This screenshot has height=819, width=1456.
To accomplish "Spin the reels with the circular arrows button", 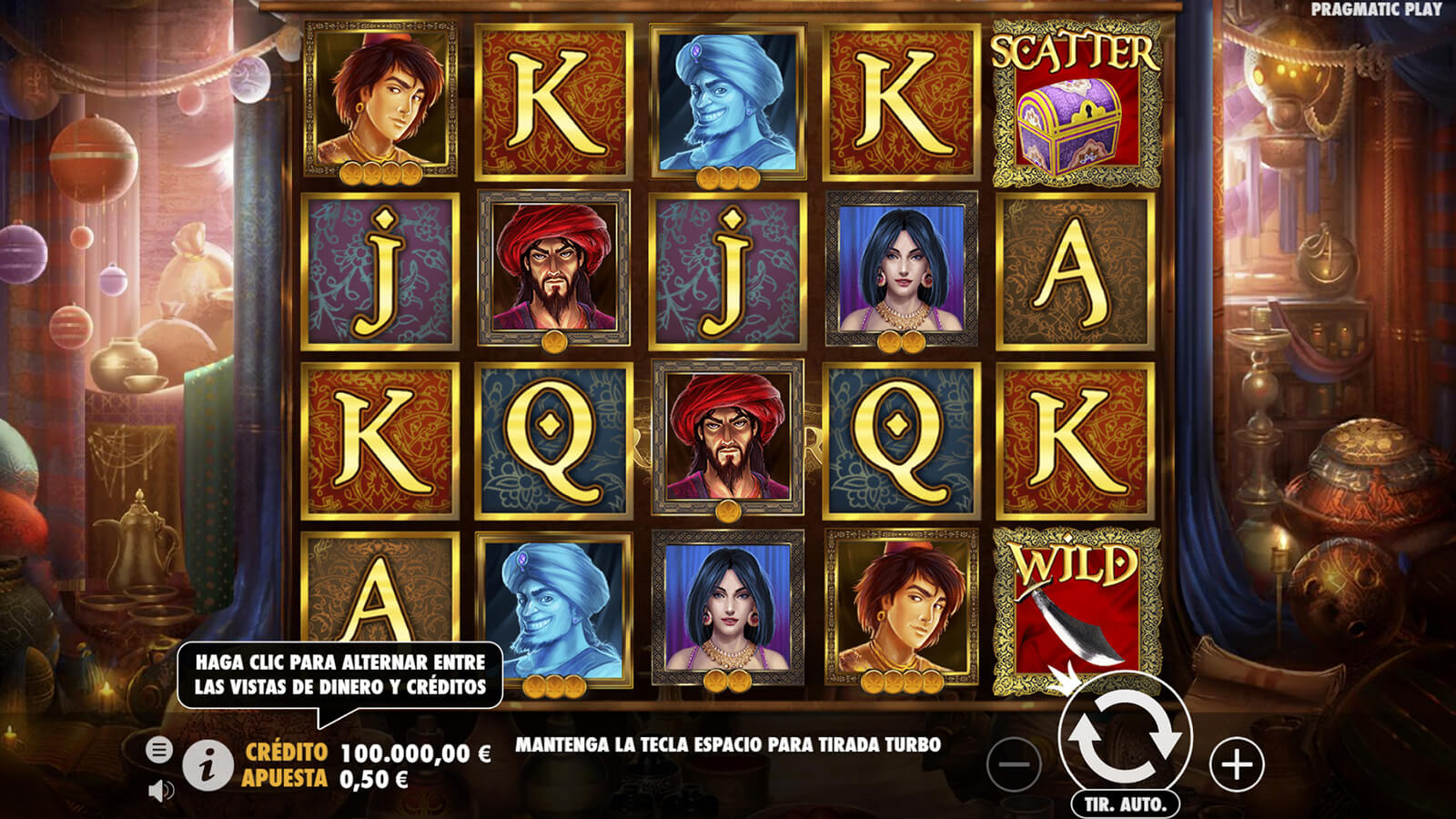I will tap(1125, 737).
